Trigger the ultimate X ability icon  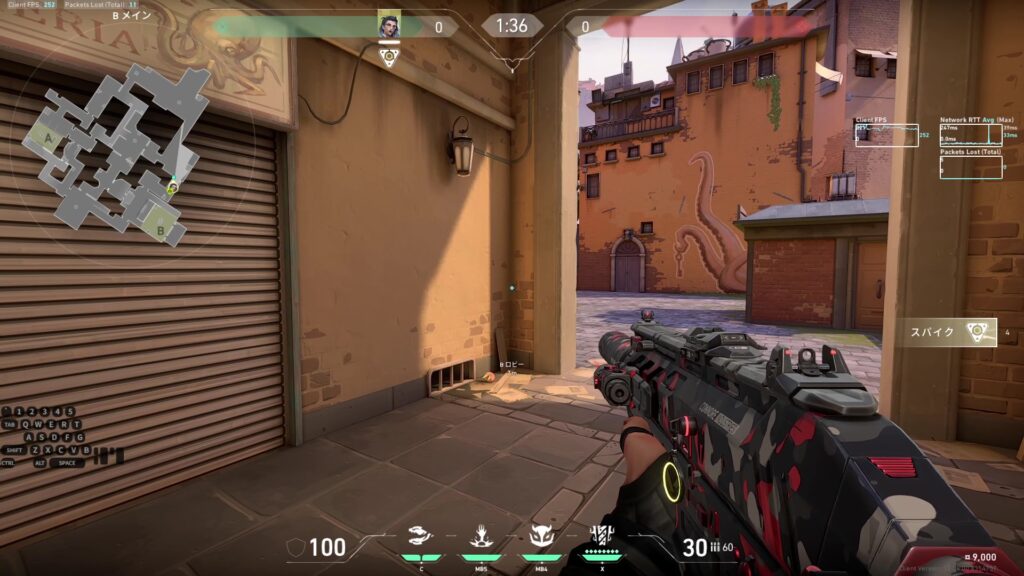coord(602,535)
